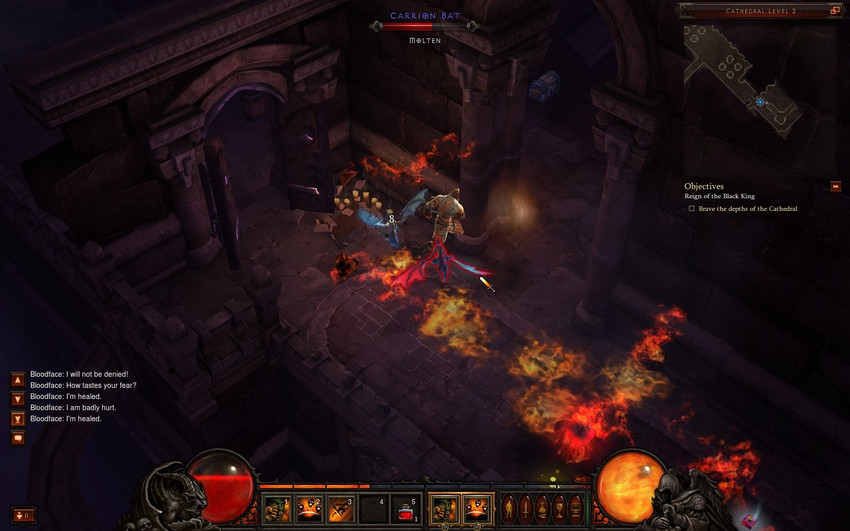Select the right mouse button skill slot
This screenshot has height=531, width=850.
476,508
